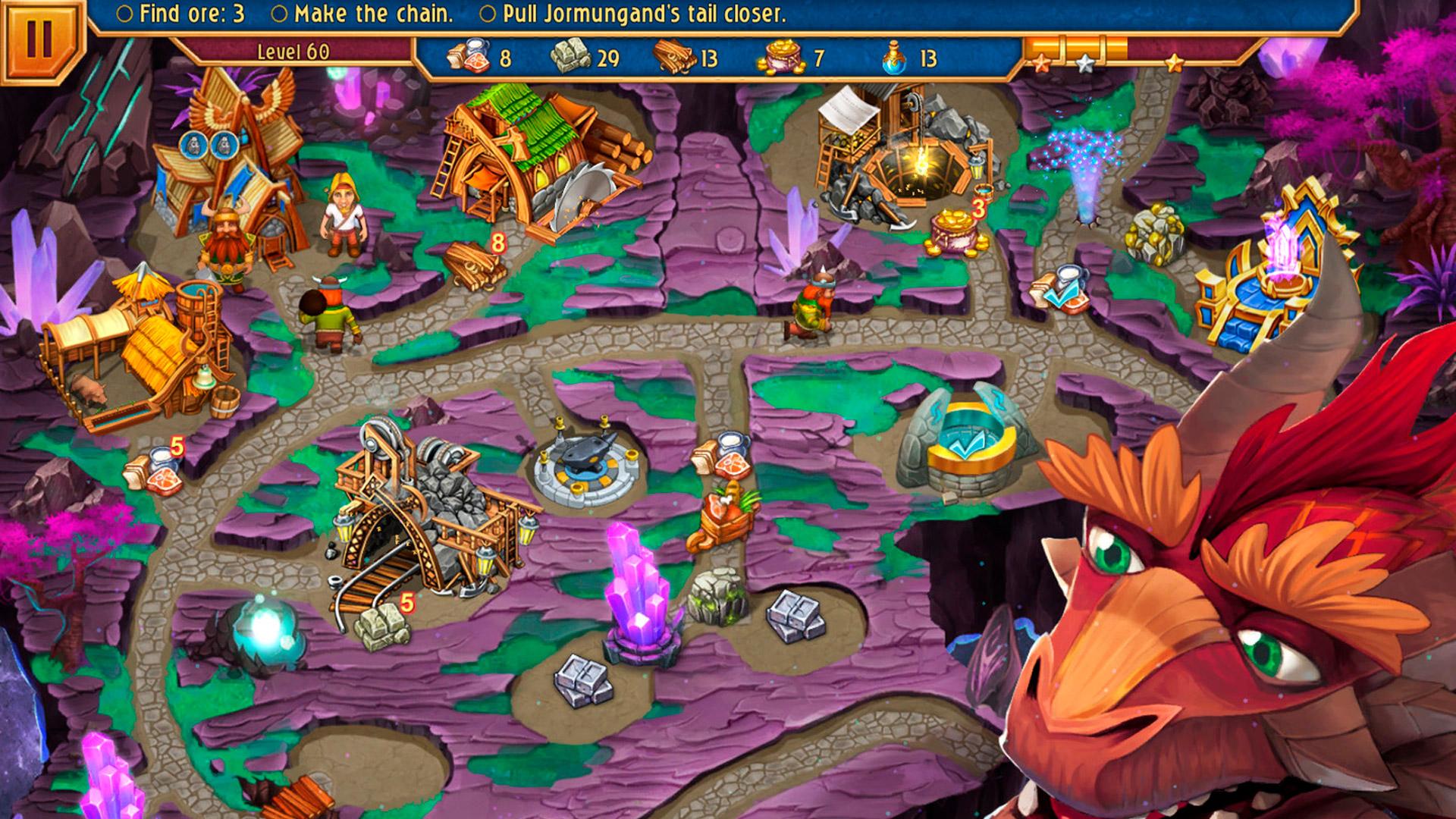This screenshot has width=1456, height=819.
Task: Pause the game with the orange button
Action: 38,38
